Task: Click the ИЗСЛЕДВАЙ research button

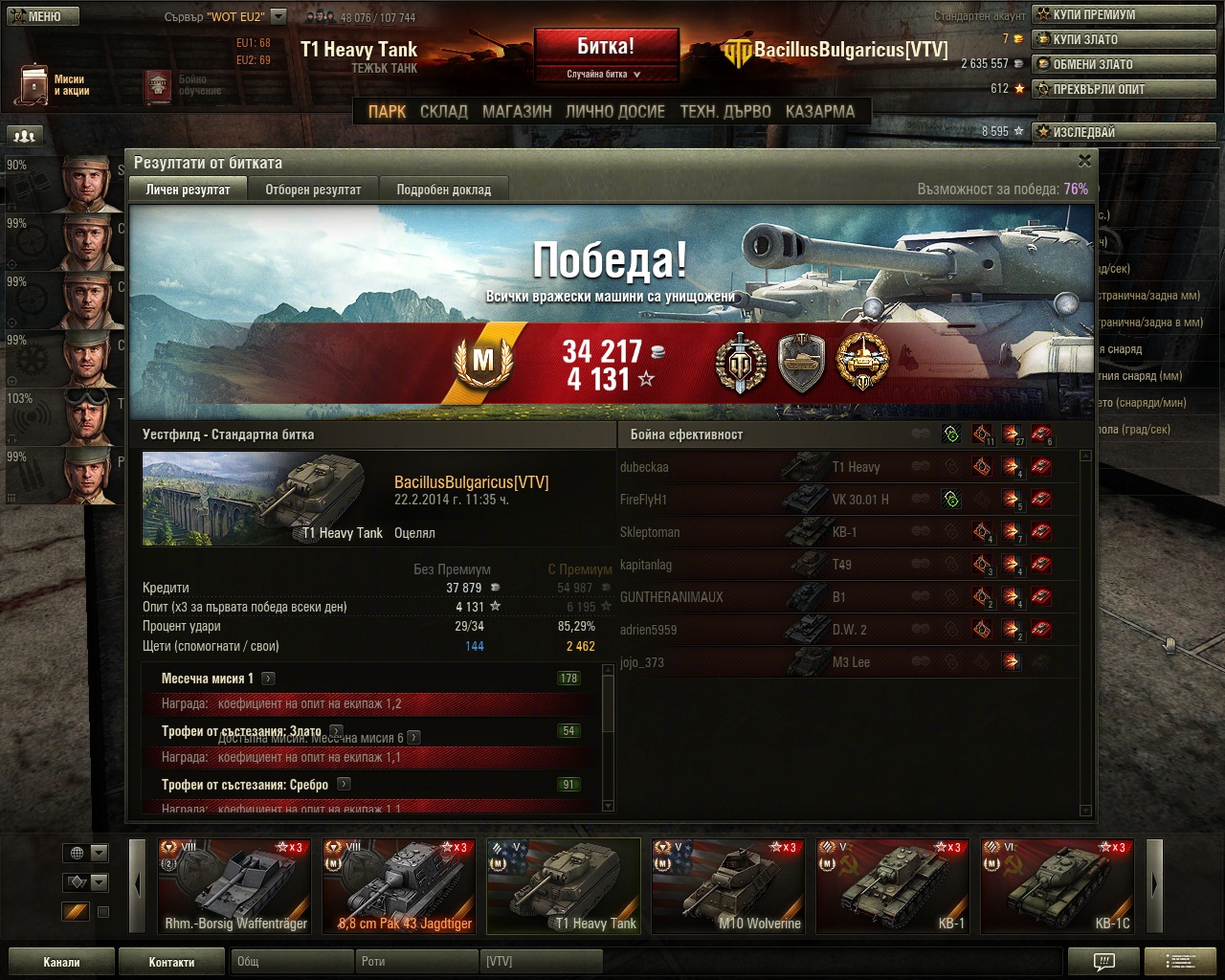Action: pyautogui.click(x=1124, y=132)
